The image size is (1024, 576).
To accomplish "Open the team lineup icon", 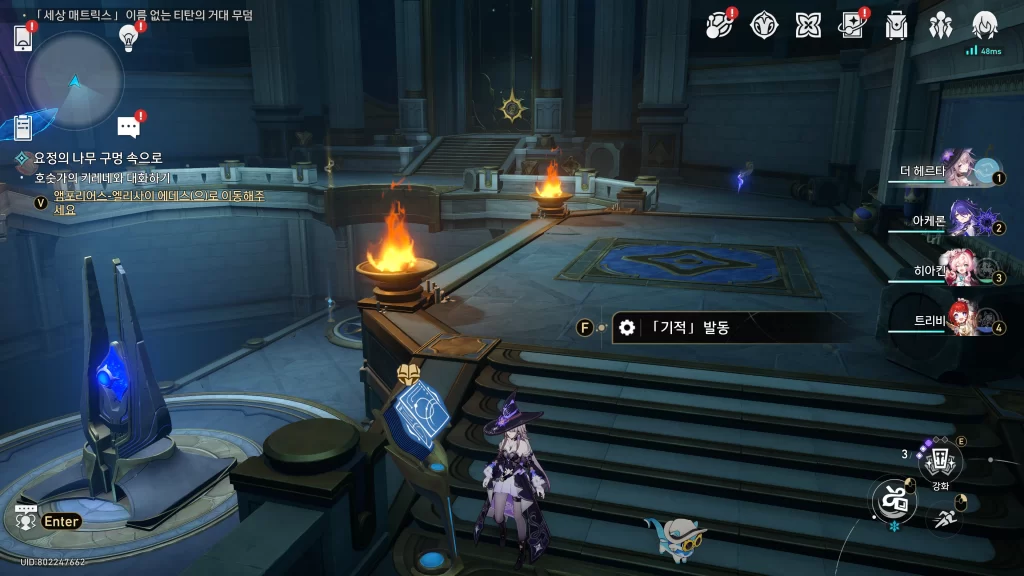I will click(941, 25).
